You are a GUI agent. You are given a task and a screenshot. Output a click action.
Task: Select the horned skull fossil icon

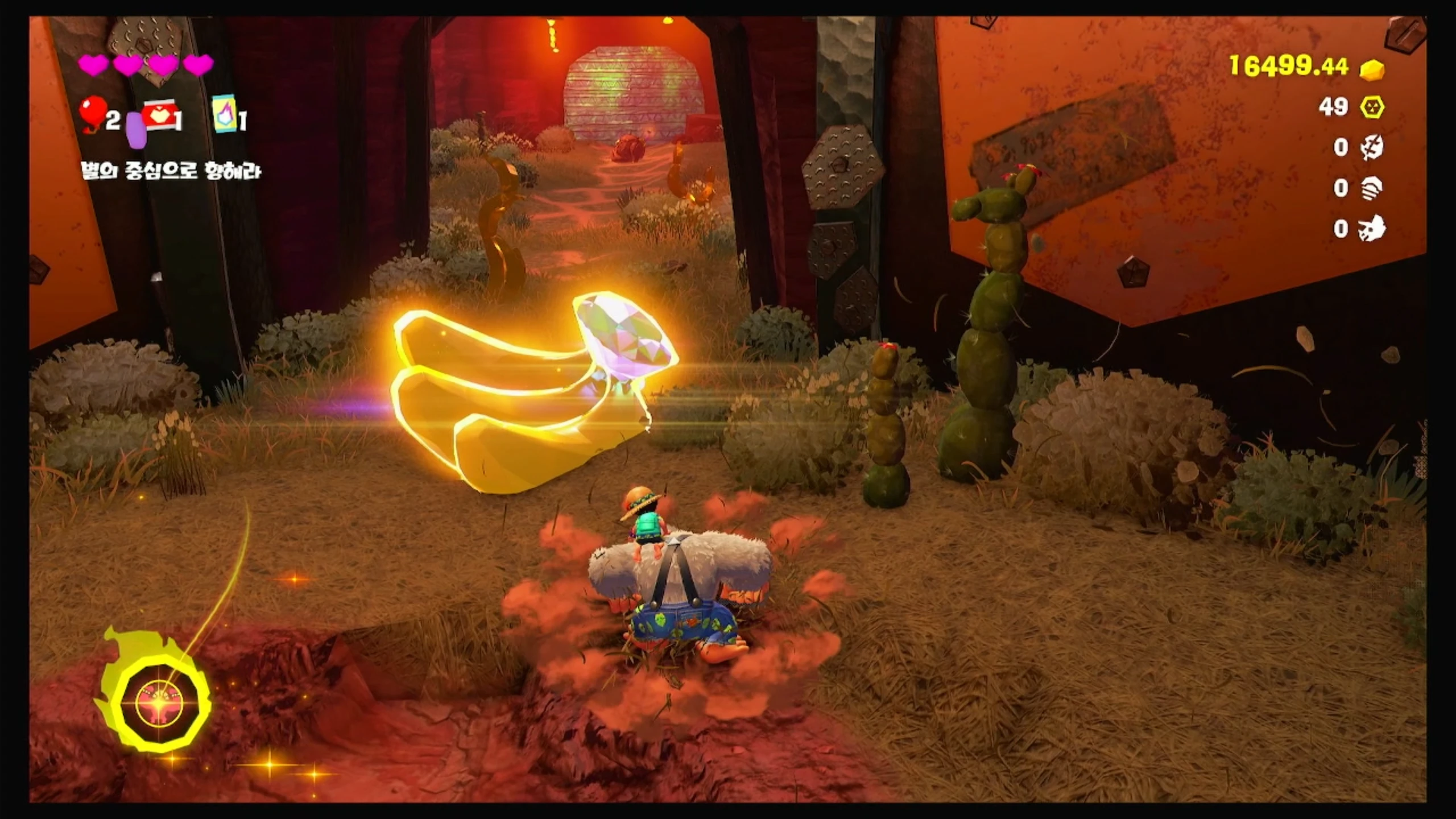tap(1371, 229)
